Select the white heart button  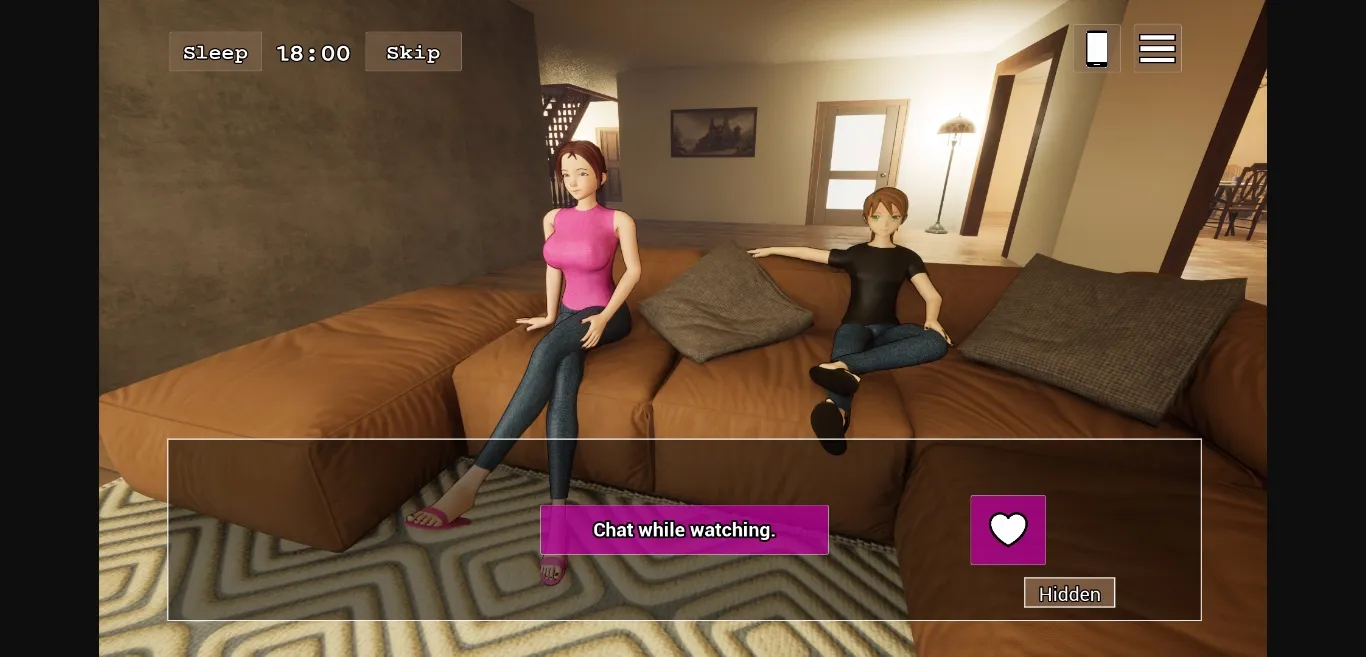[x=1008, y=530]
